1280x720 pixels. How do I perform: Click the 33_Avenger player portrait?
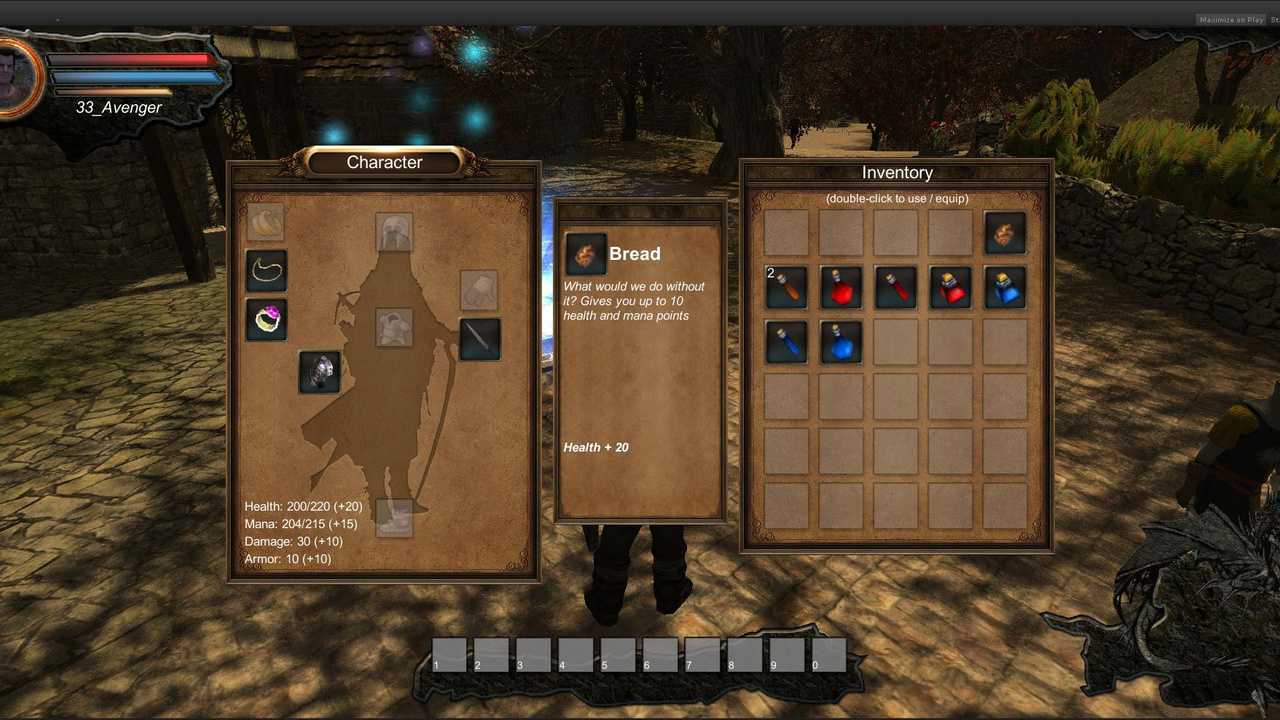18,78
